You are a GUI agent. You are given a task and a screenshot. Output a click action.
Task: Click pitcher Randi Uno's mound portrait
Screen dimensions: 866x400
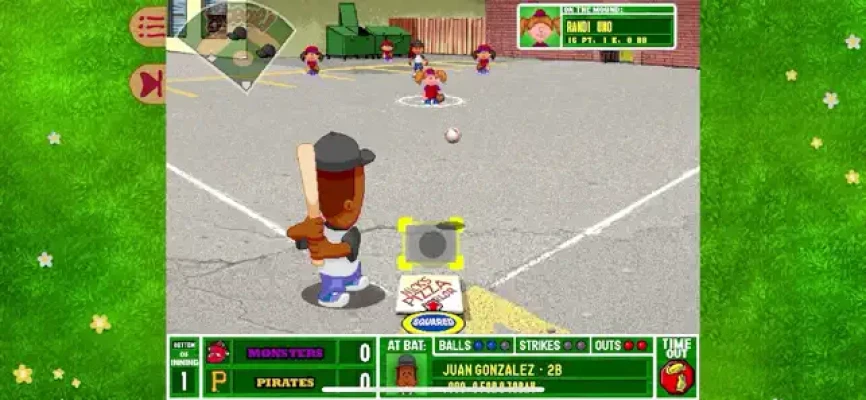tap(541, 28)
